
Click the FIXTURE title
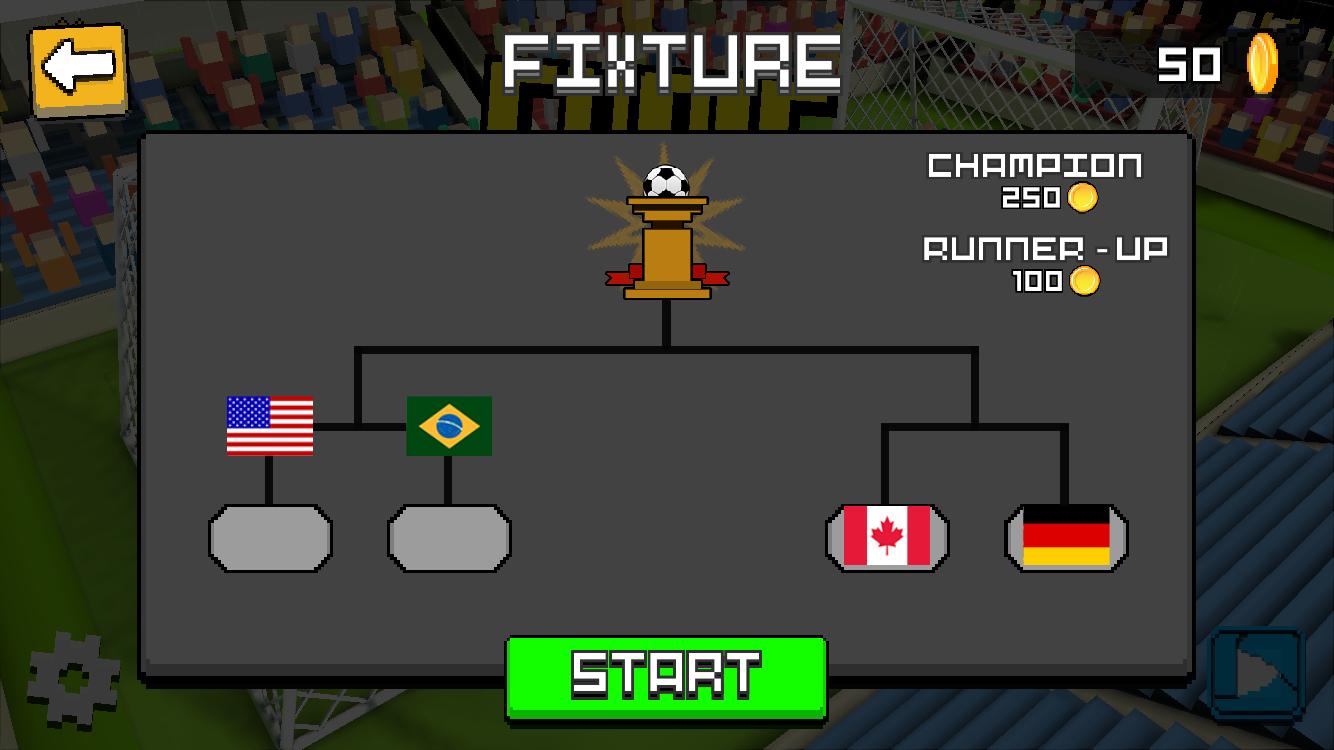(667, 62)
